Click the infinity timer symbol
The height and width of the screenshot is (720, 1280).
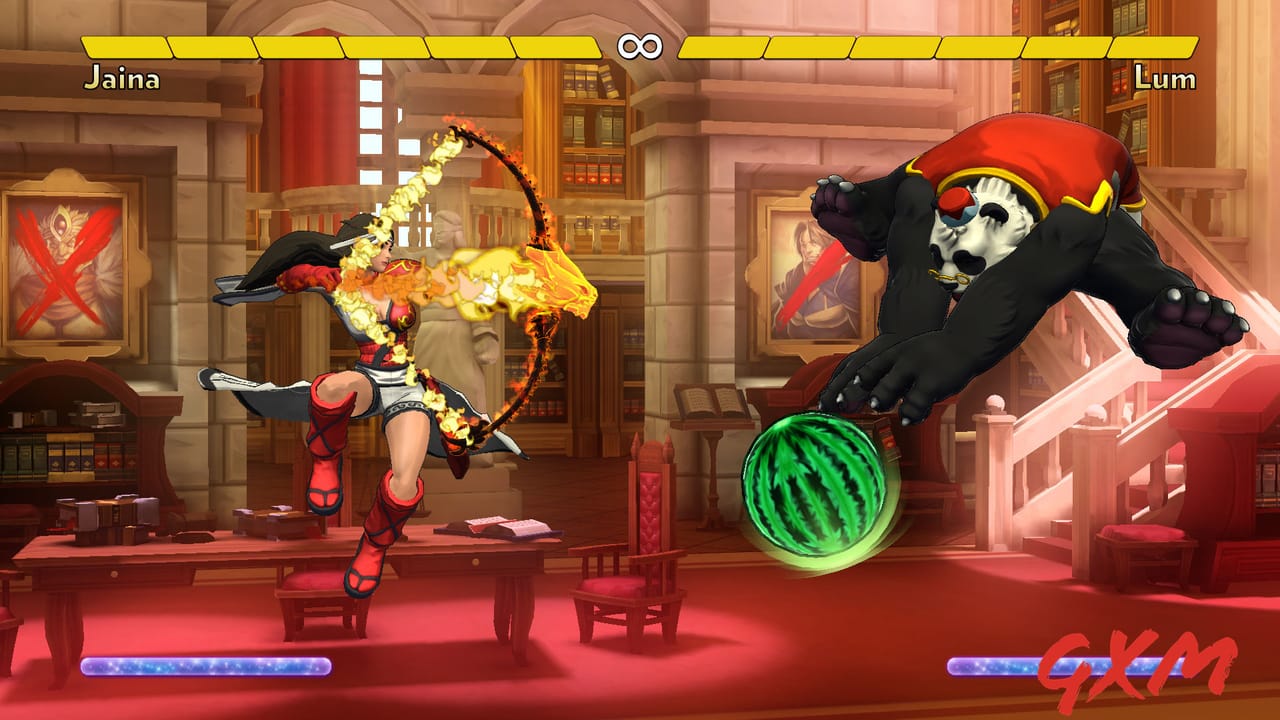point(641,44)
